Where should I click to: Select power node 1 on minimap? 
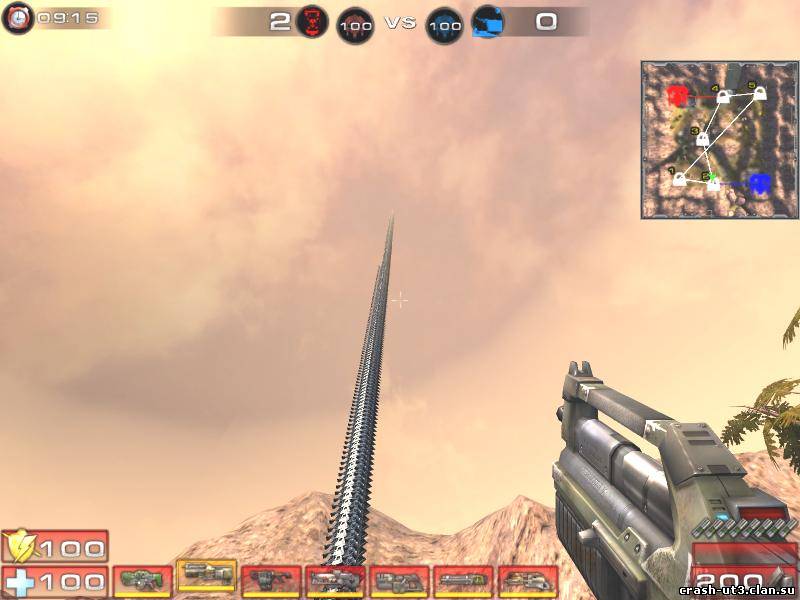pyautogui.click(x=680, y=179)
